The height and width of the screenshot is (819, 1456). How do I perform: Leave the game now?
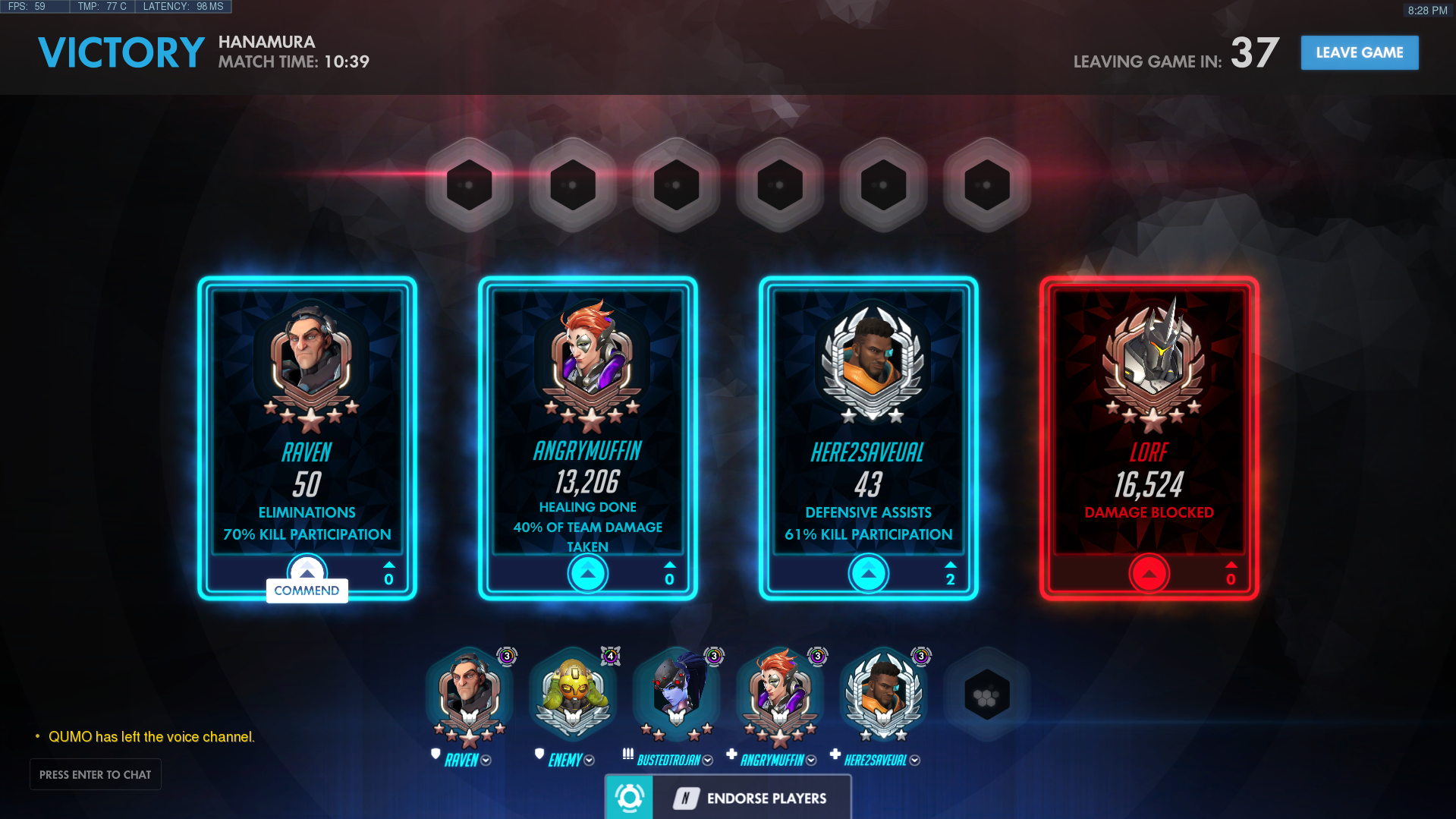1359,52
